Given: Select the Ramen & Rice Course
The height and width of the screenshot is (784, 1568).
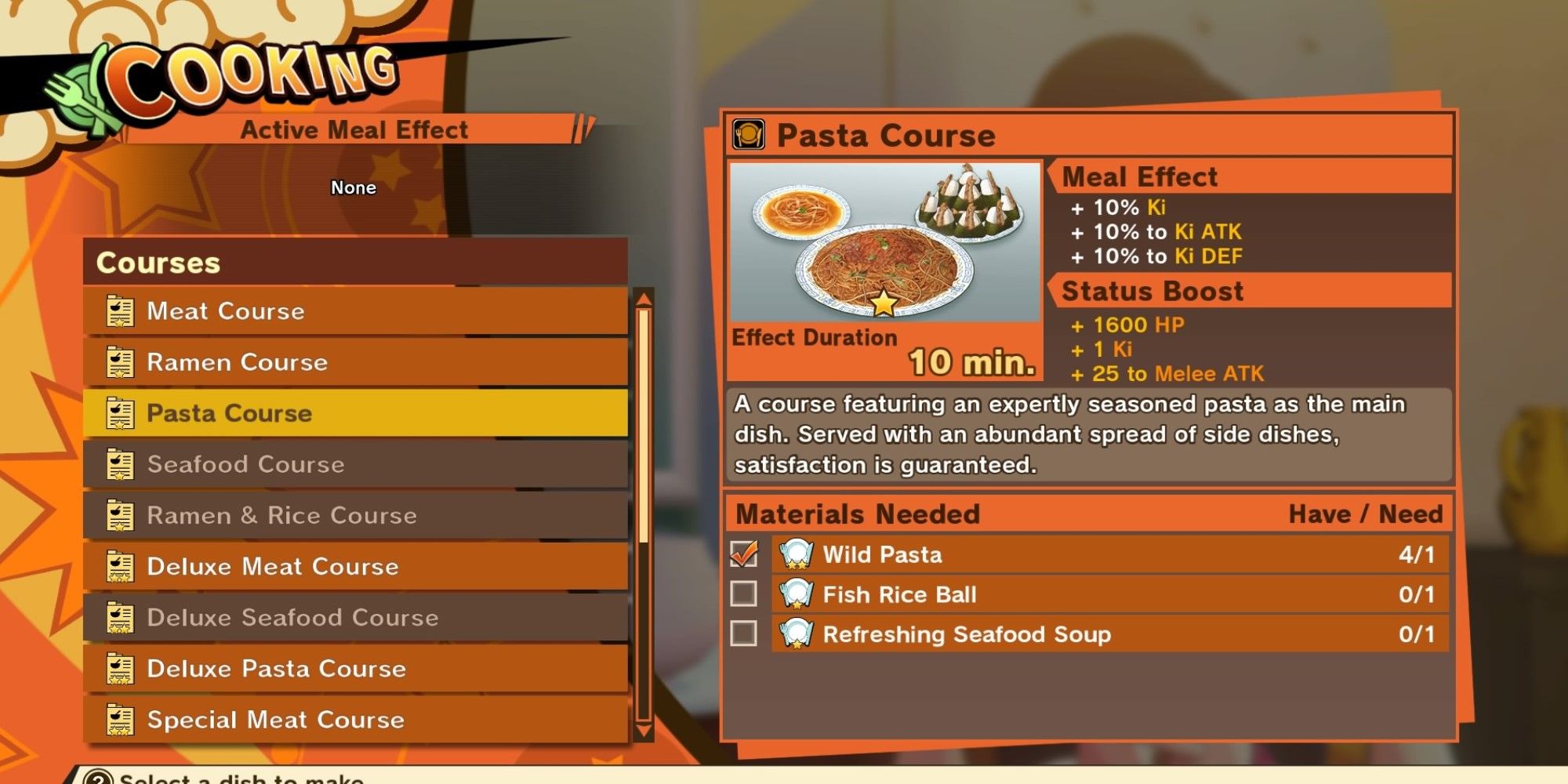Looking at the screenshot, I should coord(314,515).
